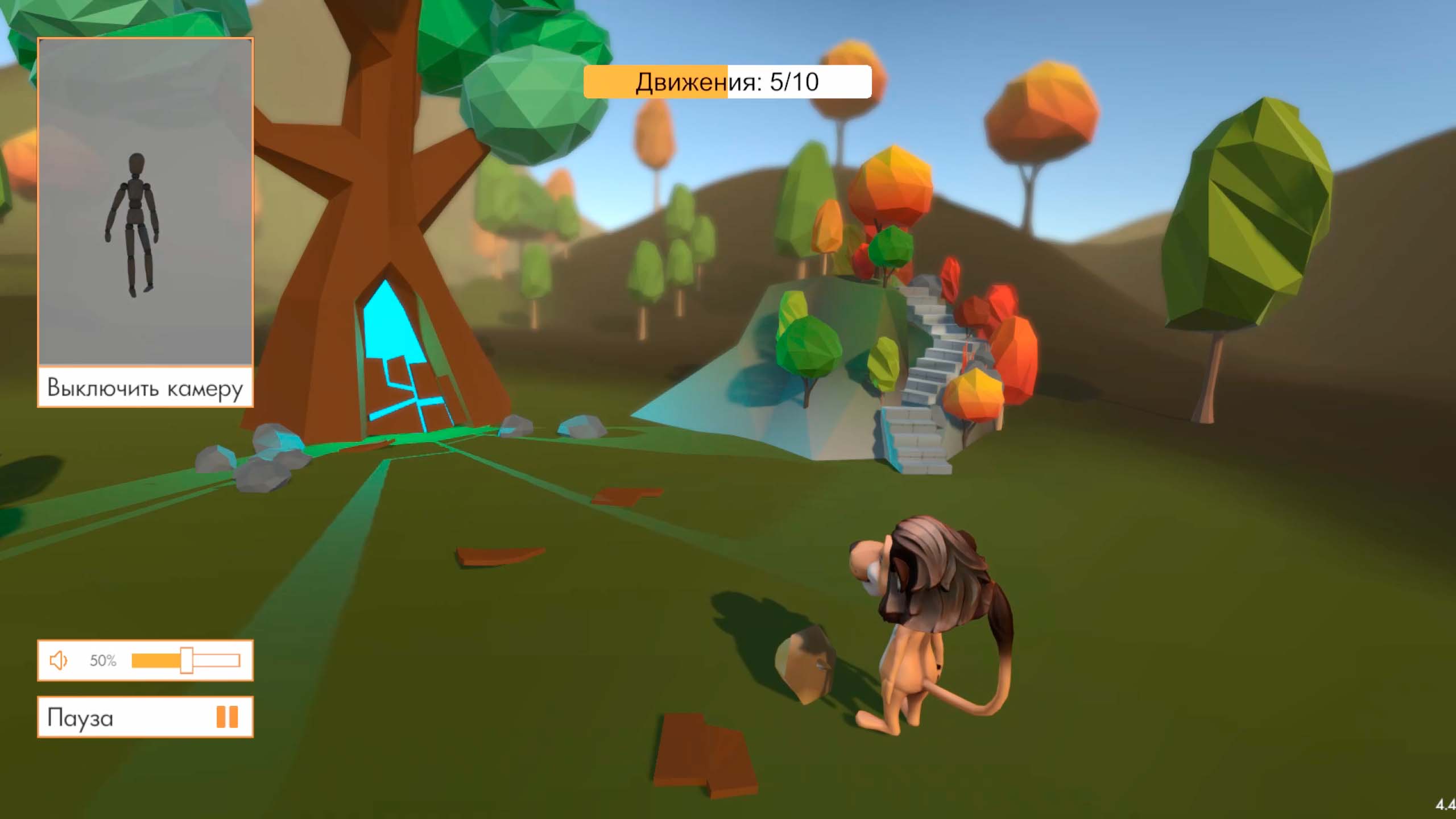Pause the game with Пауза button

(145, 717)
